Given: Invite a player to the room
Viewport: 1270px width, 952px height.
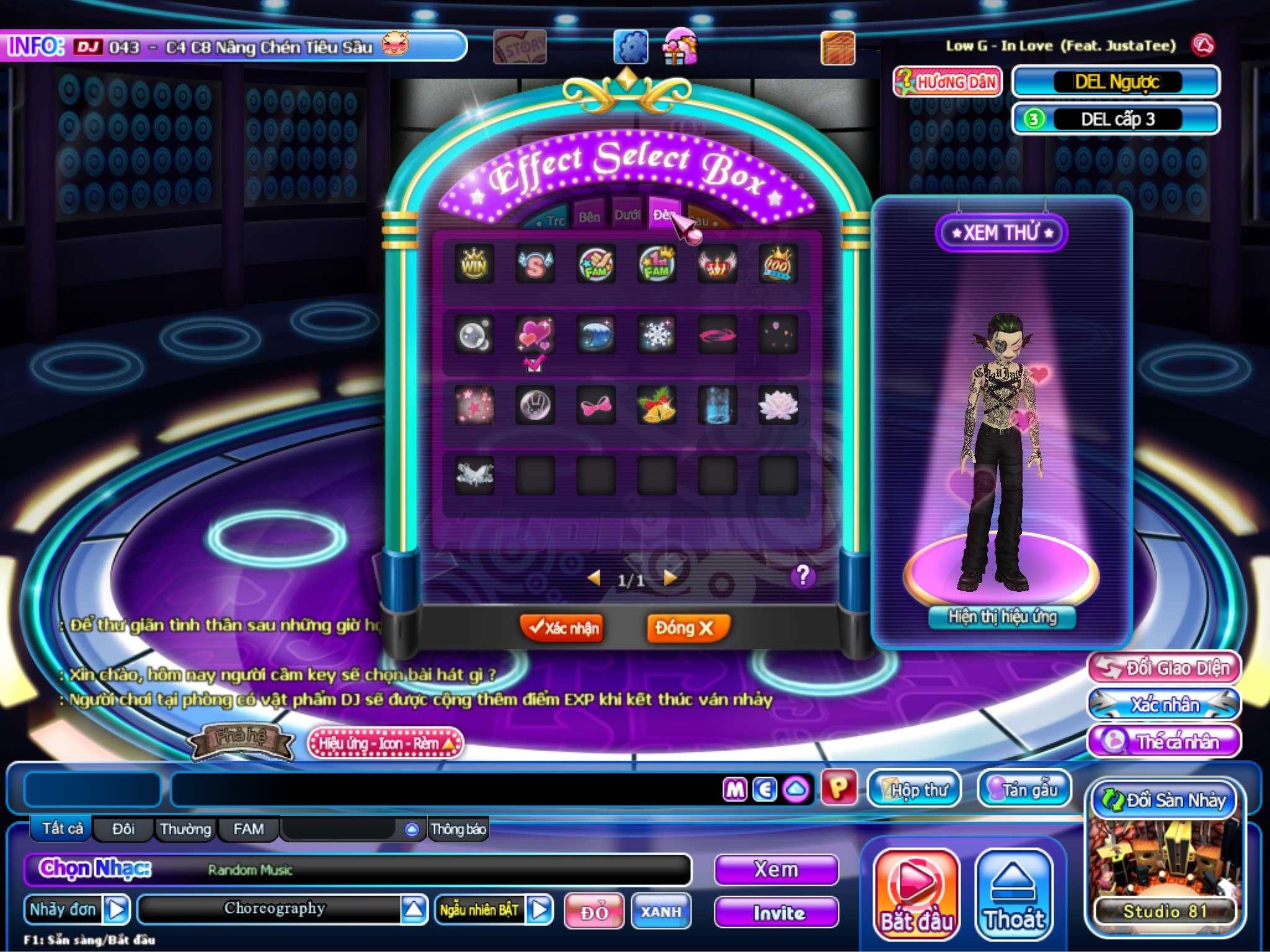Looking at the screenshot, I should click(777, 912).
